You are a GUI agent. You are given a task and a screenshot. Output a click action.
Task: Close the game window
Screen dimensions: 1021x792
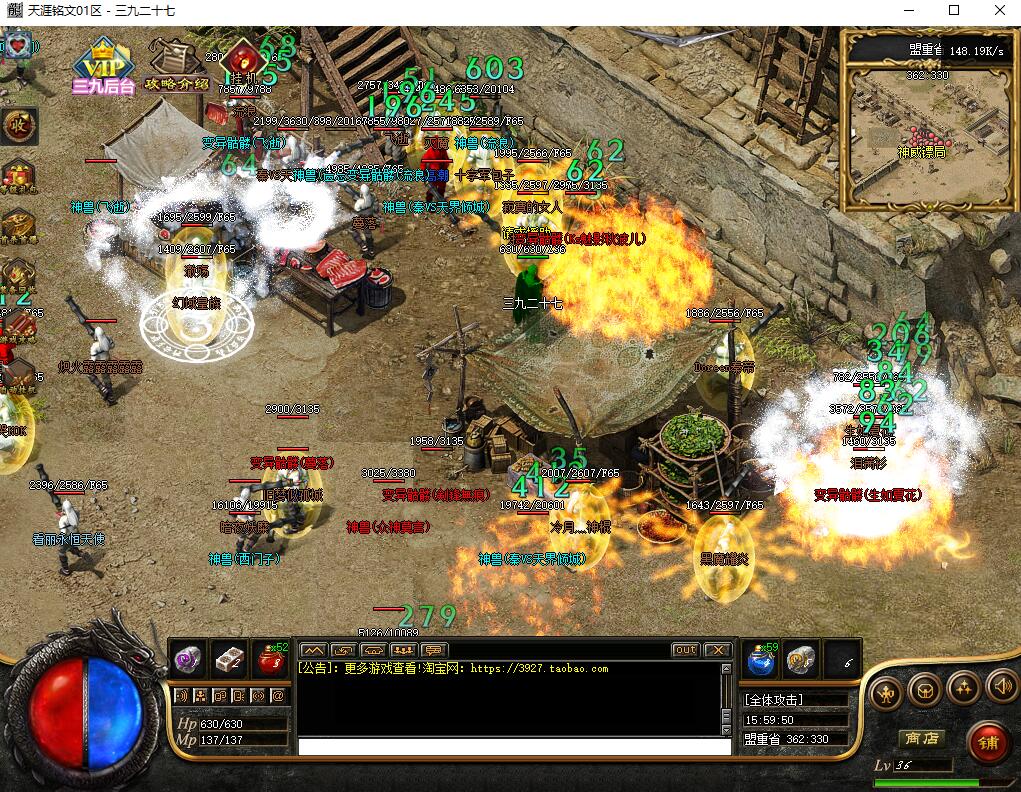[998, 11]
